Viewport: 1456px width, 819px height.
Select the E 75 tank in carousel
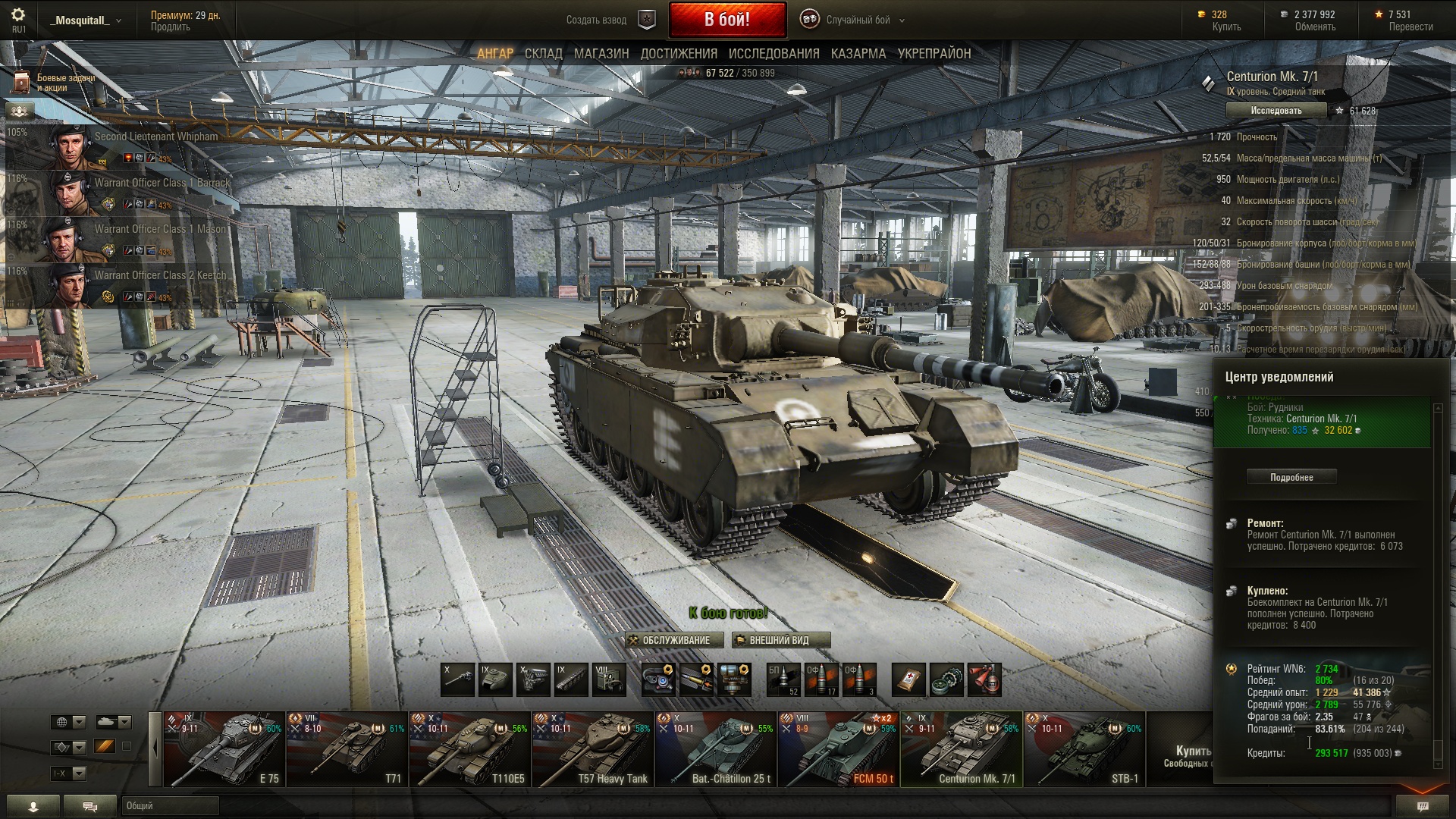click(224, 749)
